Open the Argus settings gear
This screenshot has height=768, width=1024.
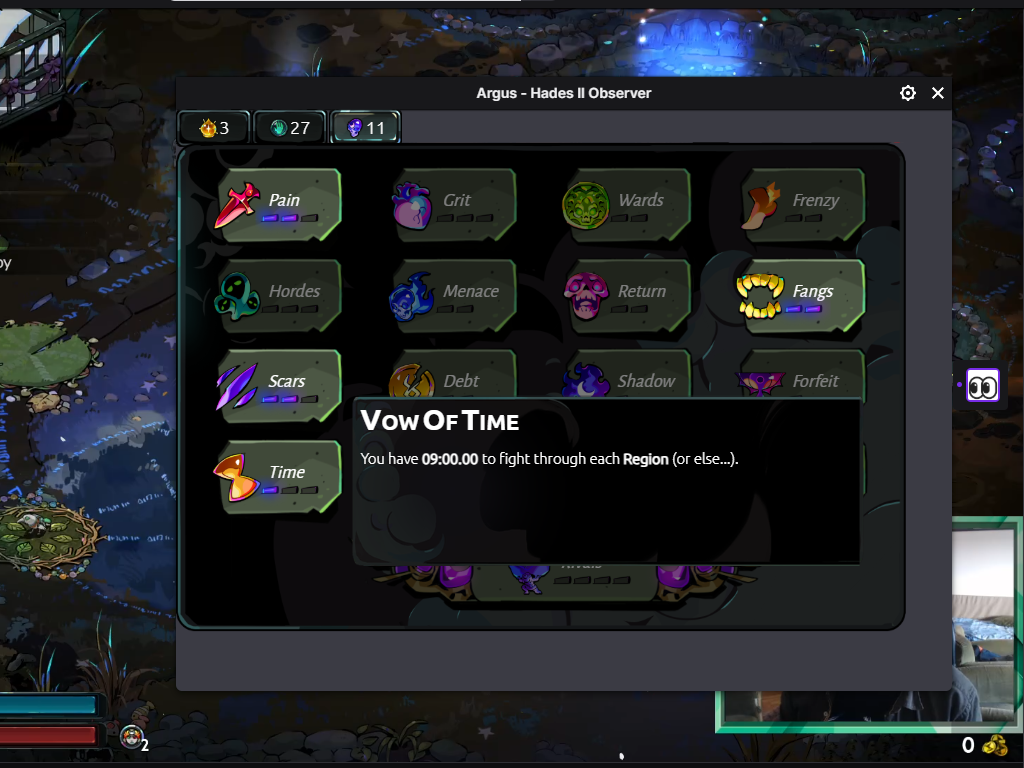coord(908,93)
